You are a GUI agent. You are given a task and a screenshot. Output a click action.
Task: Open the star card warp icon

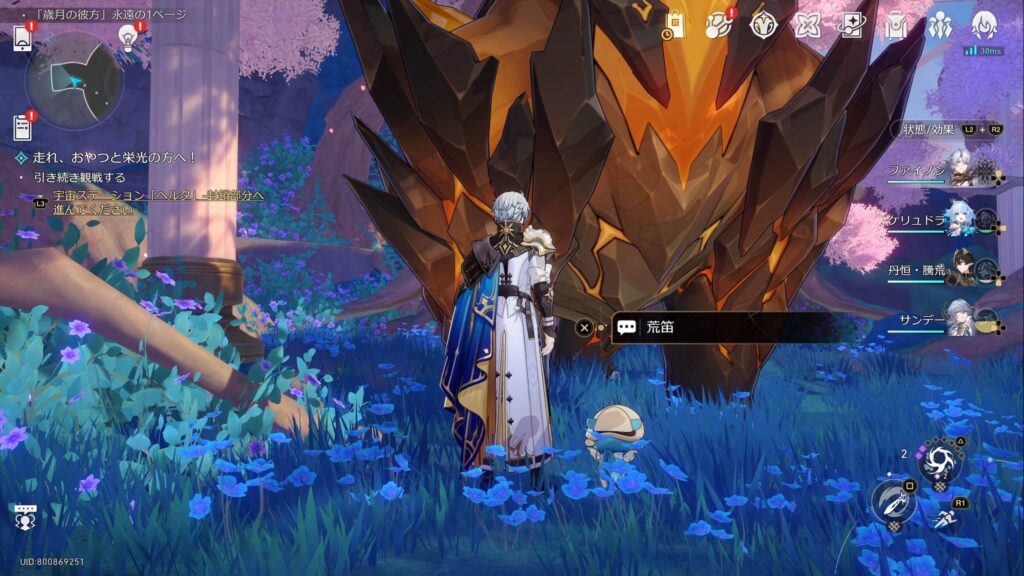tap(851, 26)
